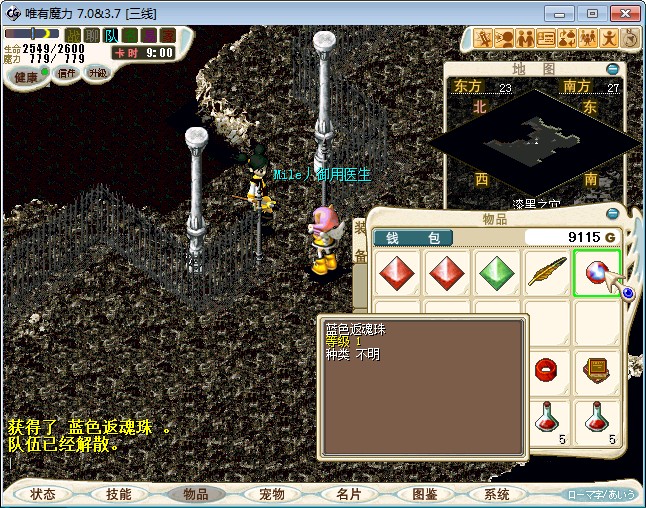Select the golden feather item slot
Screen dimensions: 646x508
coord(547,273)
